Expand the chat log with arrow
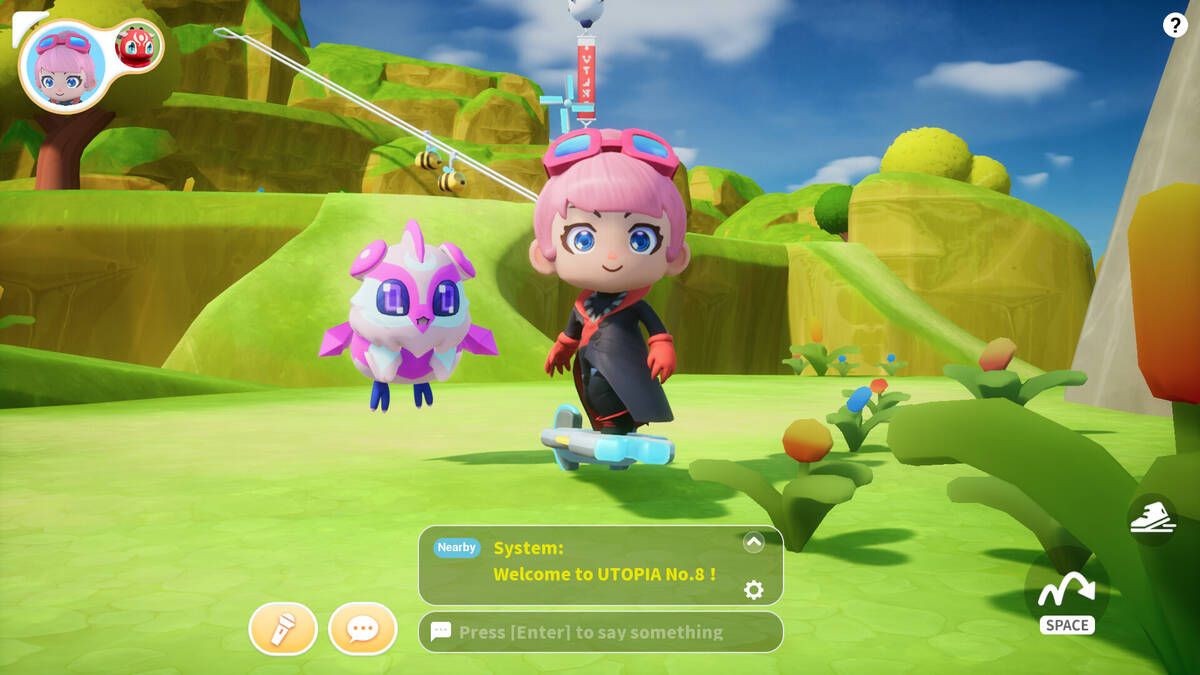This screenshot has width=1200, height=675. click(754, 542)
